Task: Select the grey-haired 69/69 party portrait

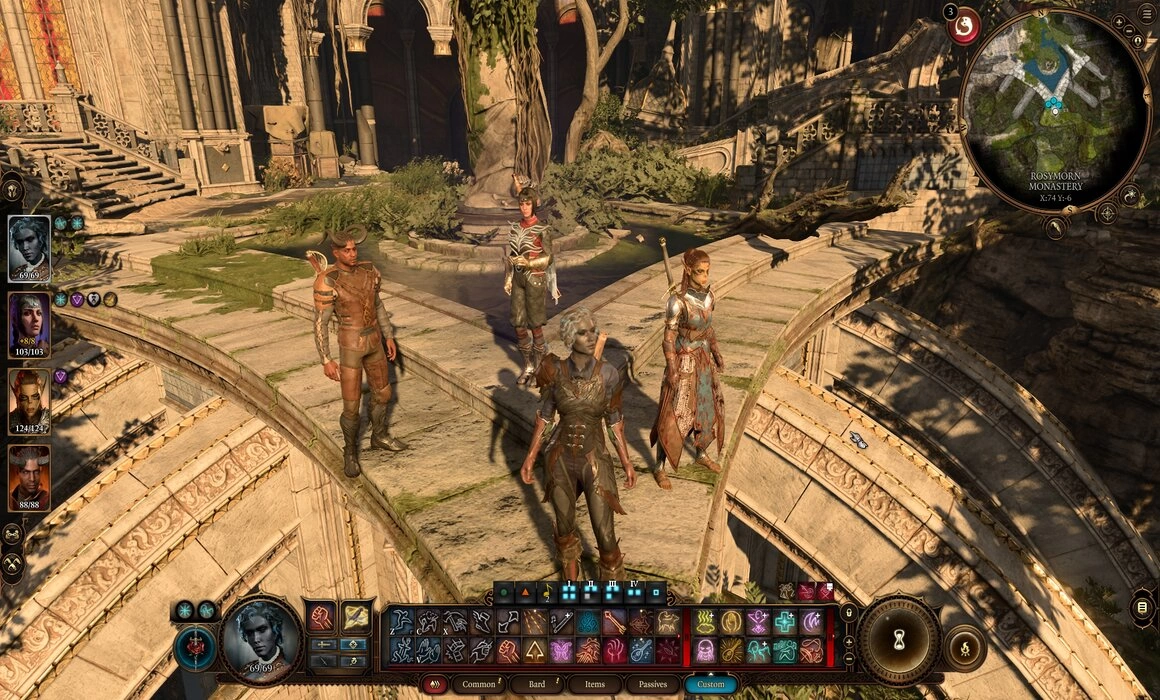Action: pyautogui.click(x=29, y=248)
